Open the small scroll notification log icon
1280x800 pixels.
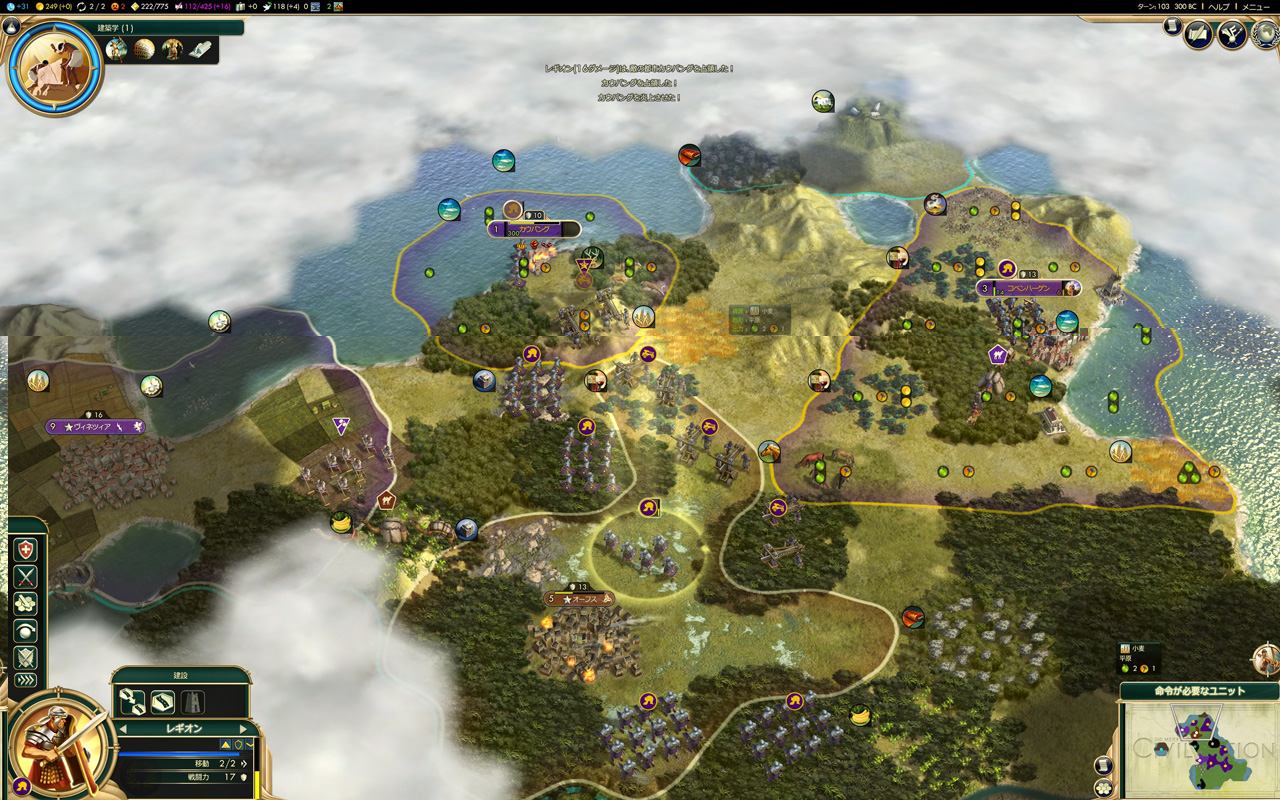(1173, 27)
